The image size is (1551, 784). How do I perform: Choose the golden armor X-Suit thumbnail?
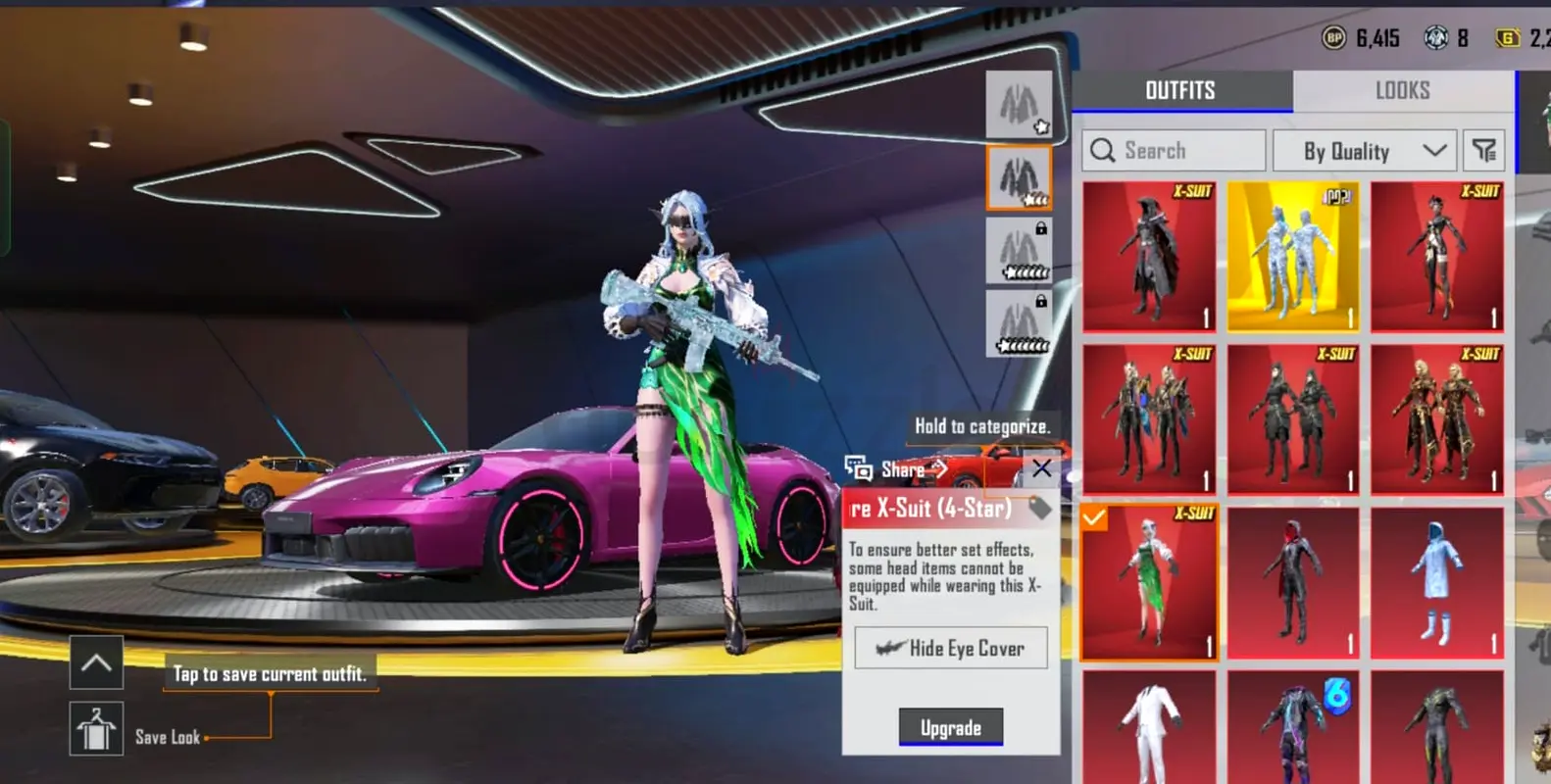tap(1436, 418)
